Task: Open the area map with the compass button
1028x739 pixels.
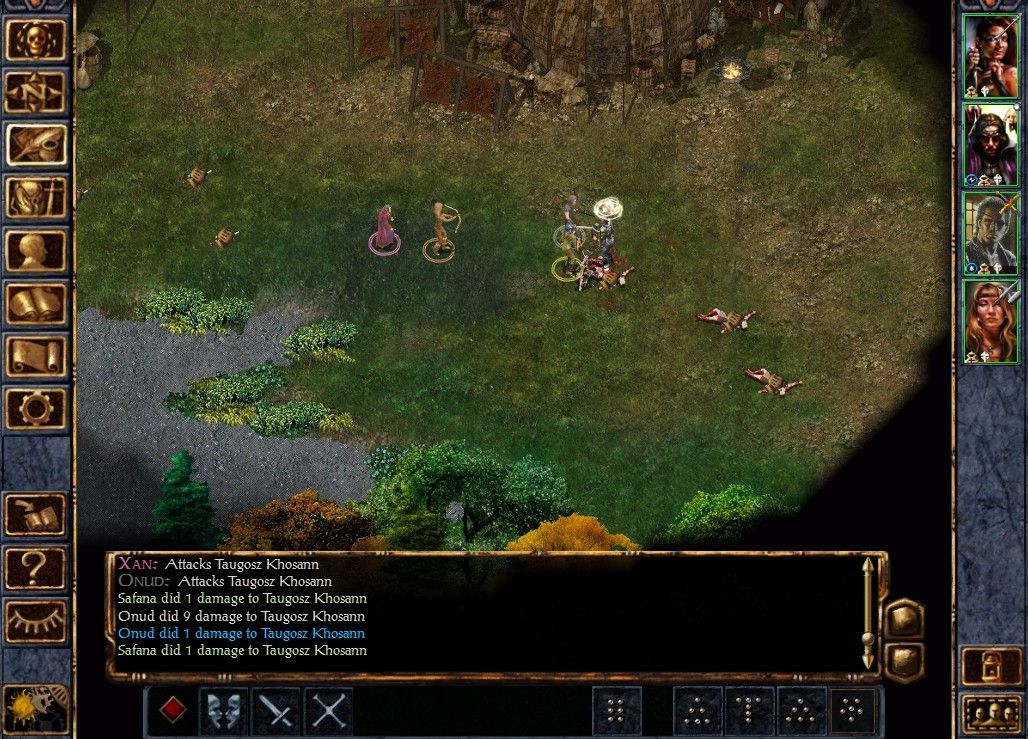Action: coord(36,92)
